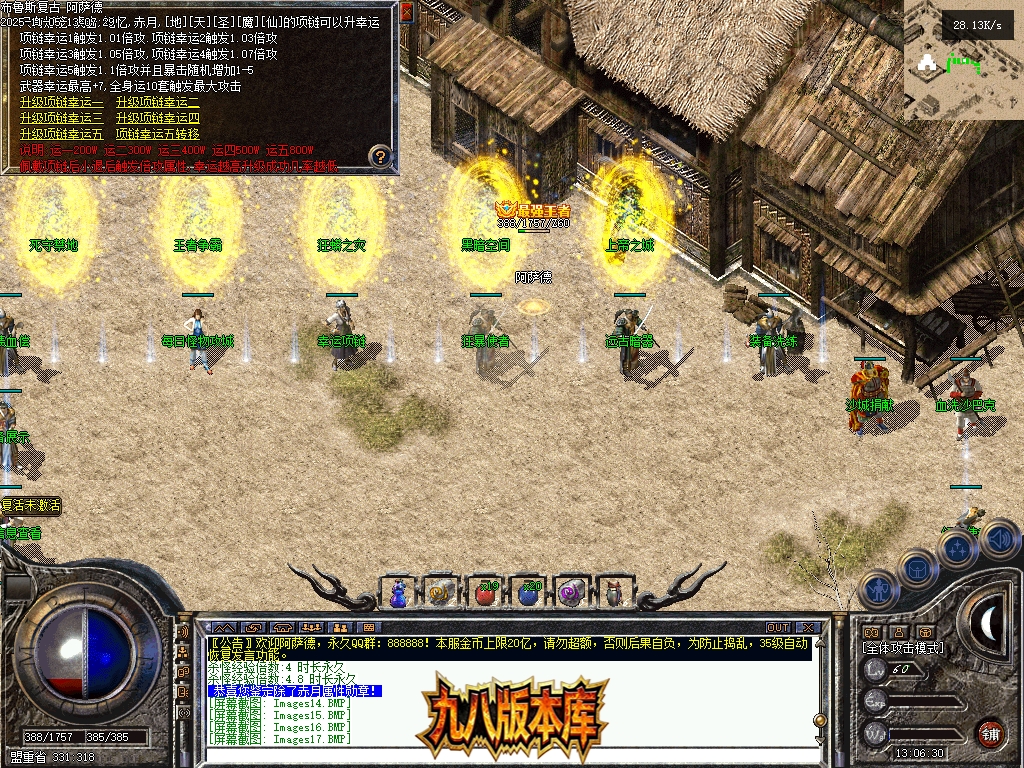1024x768 pixels.
Task: Use the red potion stack x19
Action: (x=484, y=593)
